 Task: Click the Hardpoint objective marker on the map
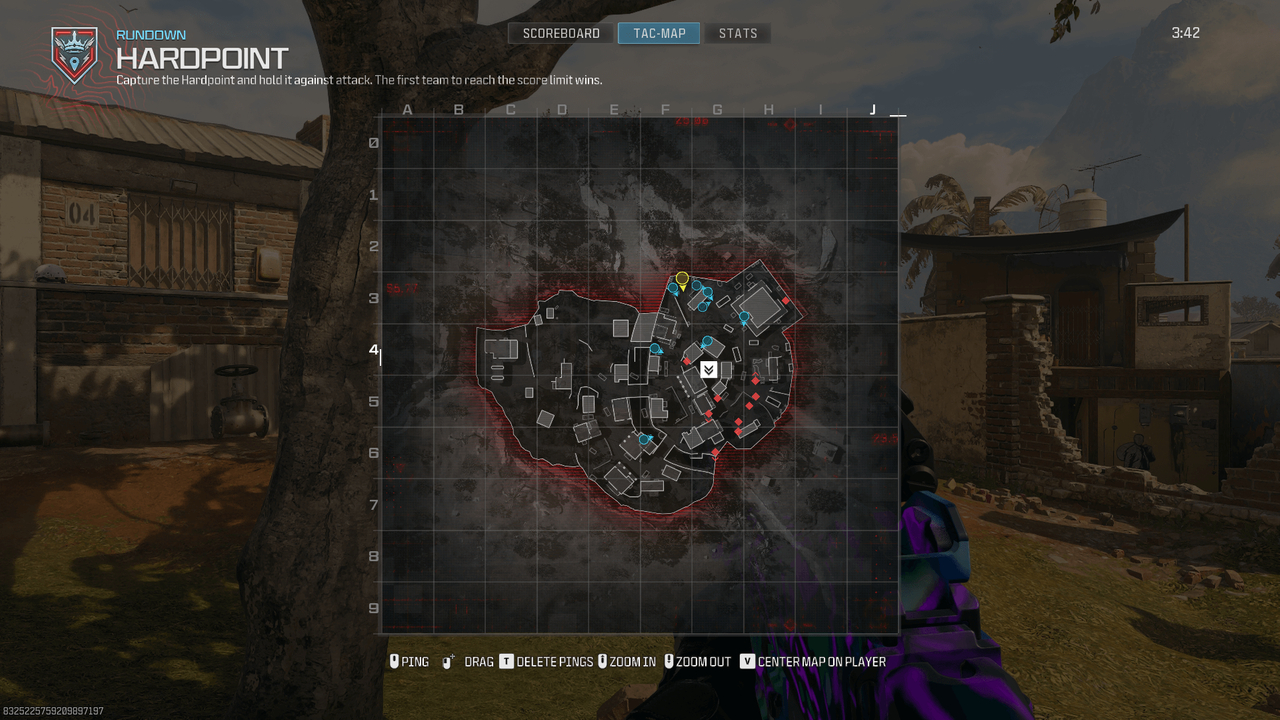(x=709, y=369)
